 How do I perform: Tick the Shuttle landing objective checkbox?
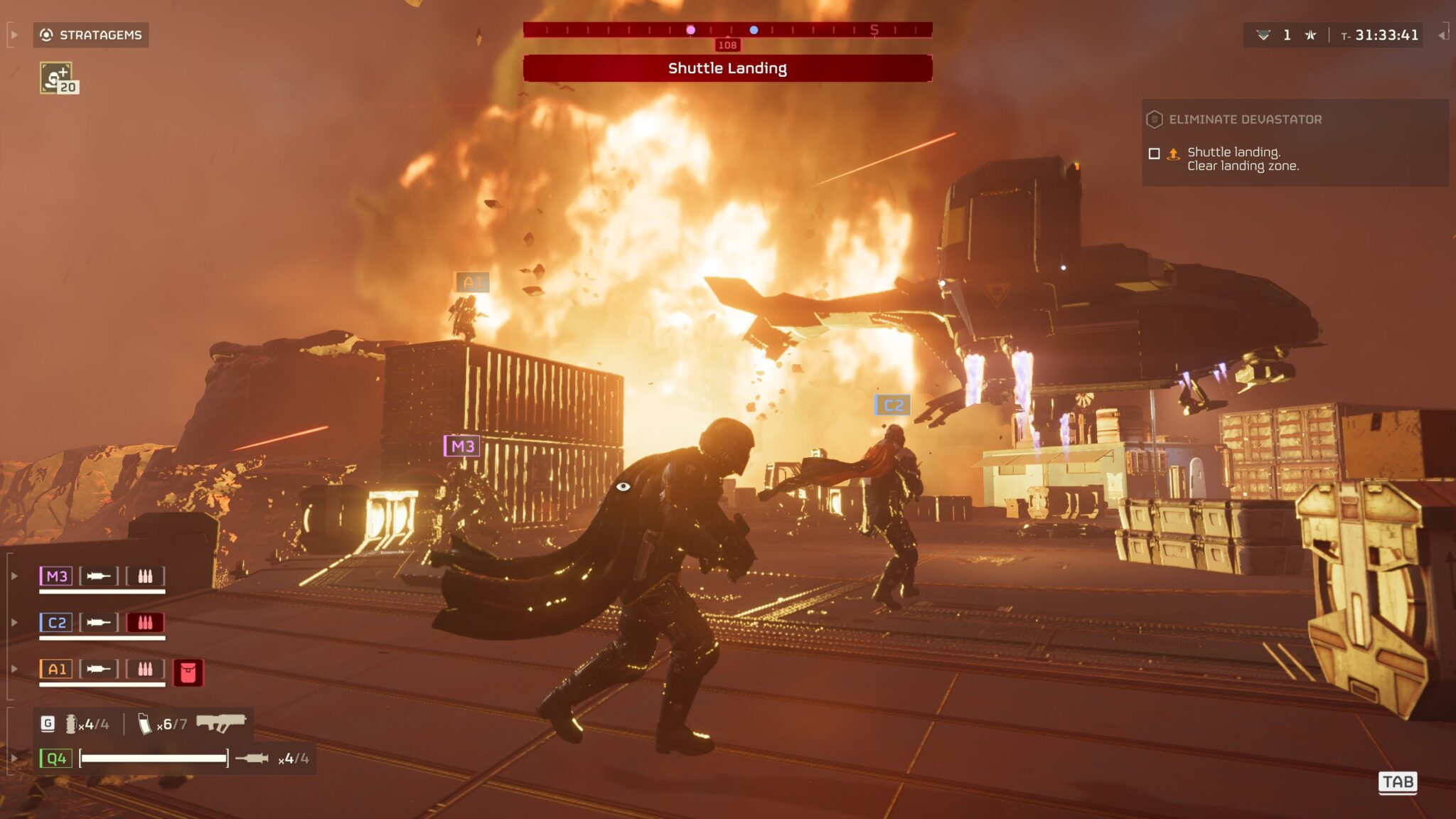(x=1155, y=154)
